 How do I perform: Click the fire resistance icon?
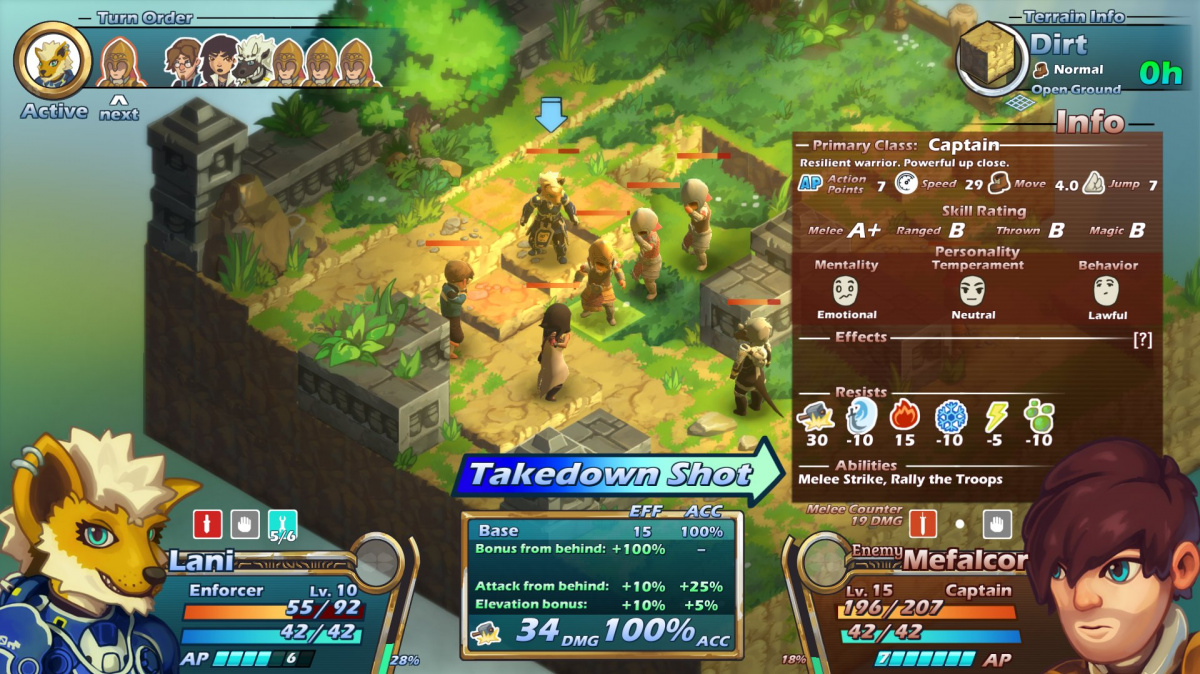pyautogui.click(x=904, y=415)
